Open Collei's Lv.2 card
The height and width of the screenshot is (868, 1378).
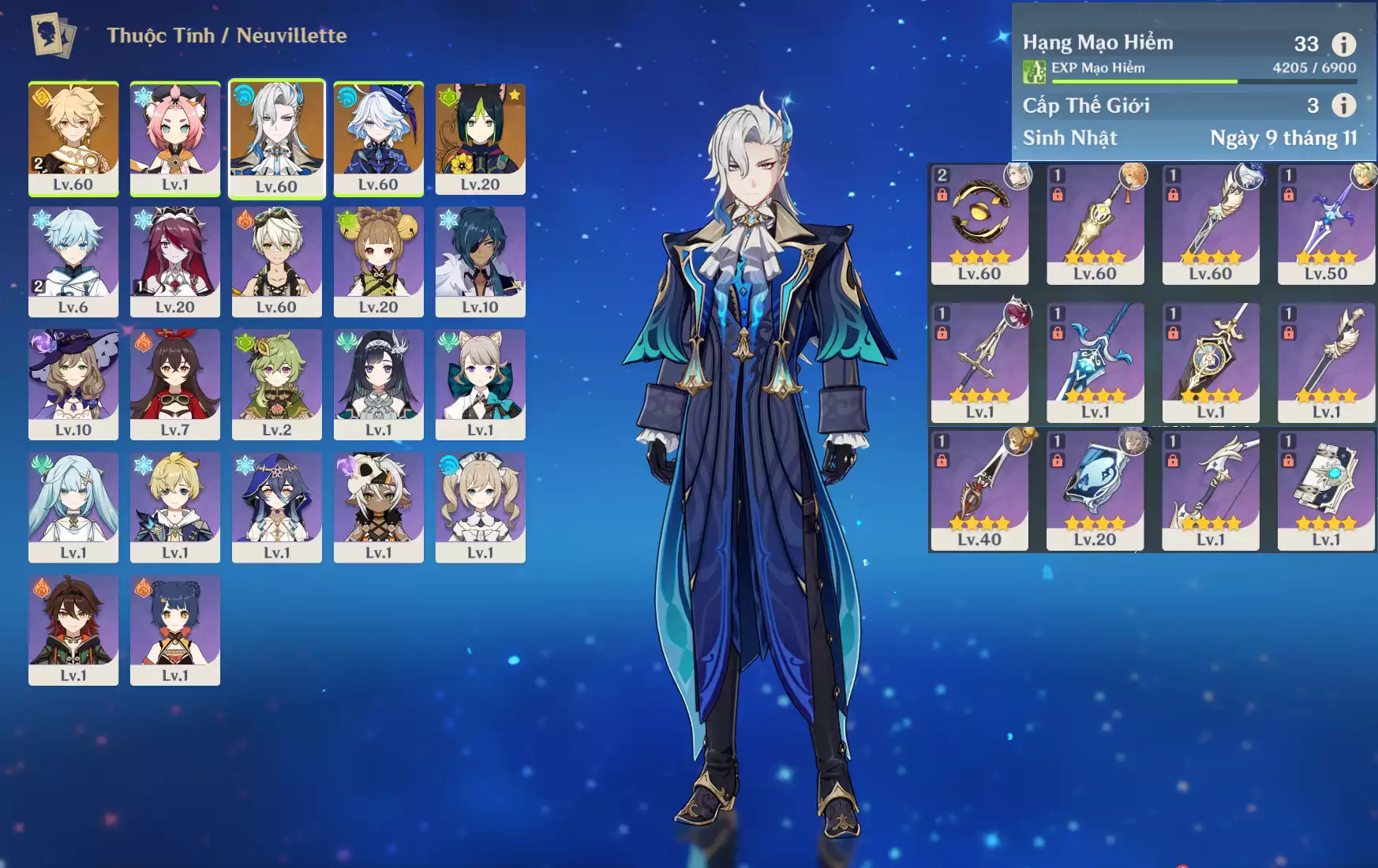point(276,384)
